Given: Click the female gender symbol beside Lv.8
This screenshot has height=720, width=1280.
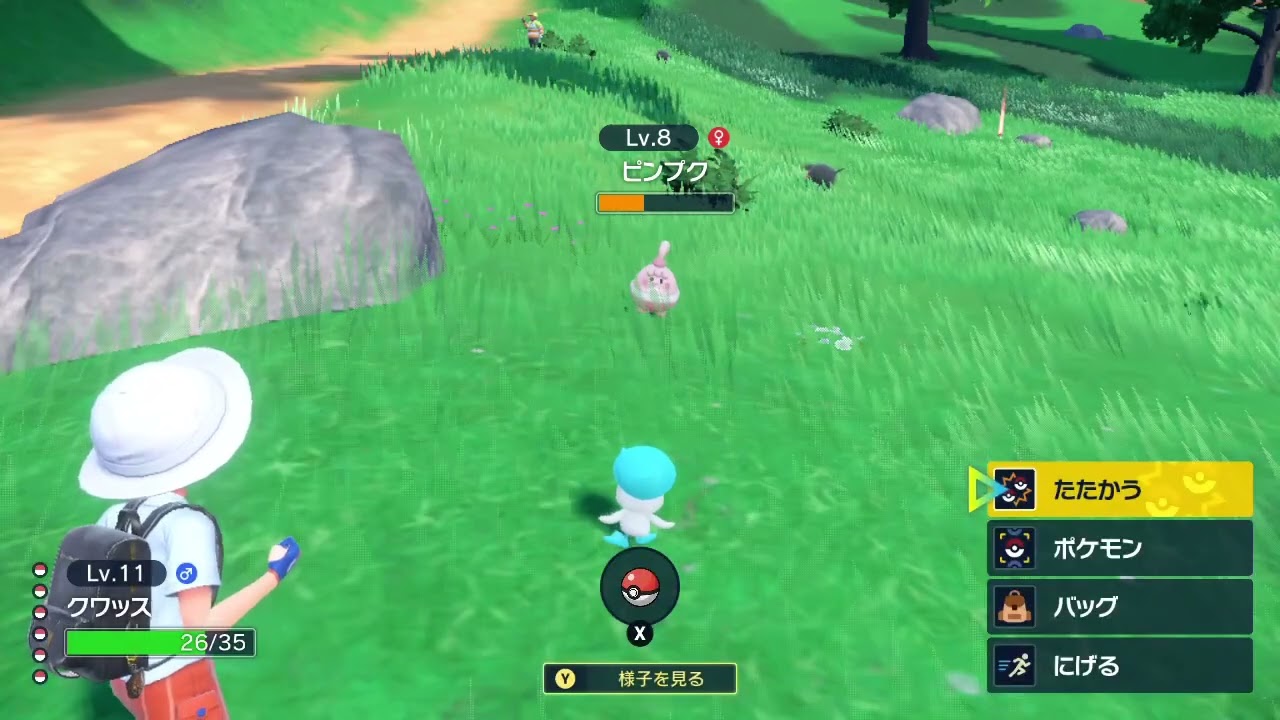Looking at the screenshot, I should pos(719,137).
